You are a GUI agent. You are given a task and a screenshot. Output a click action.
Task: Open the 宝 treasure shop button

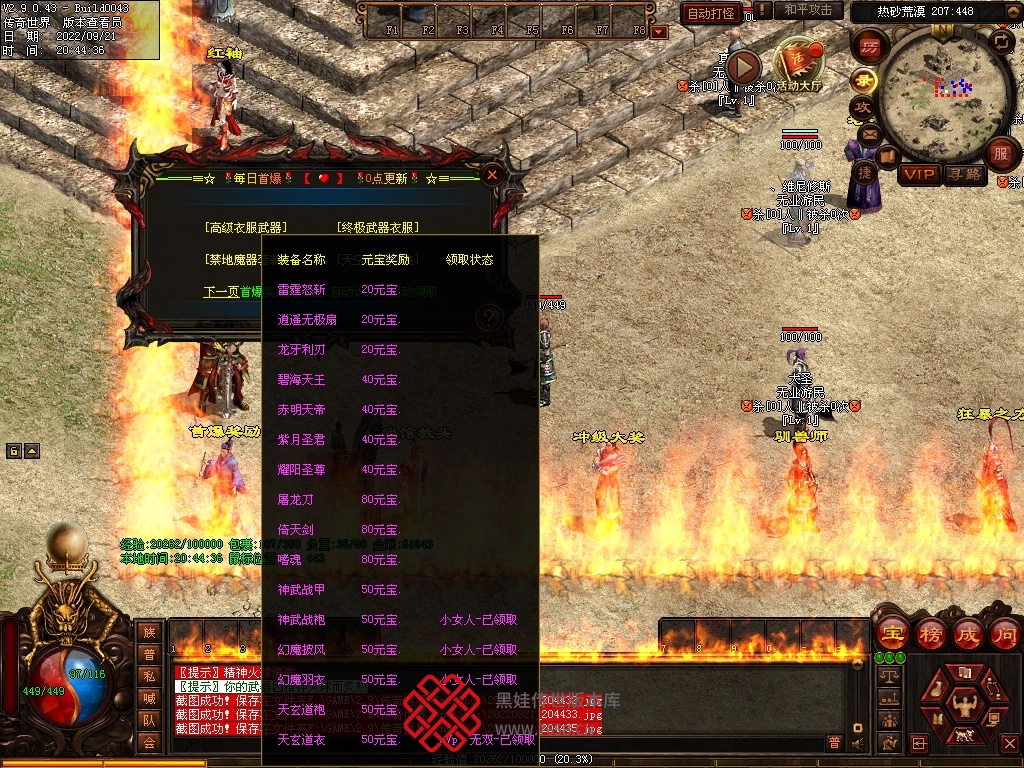pyautogui.click(x=891, y=634)
